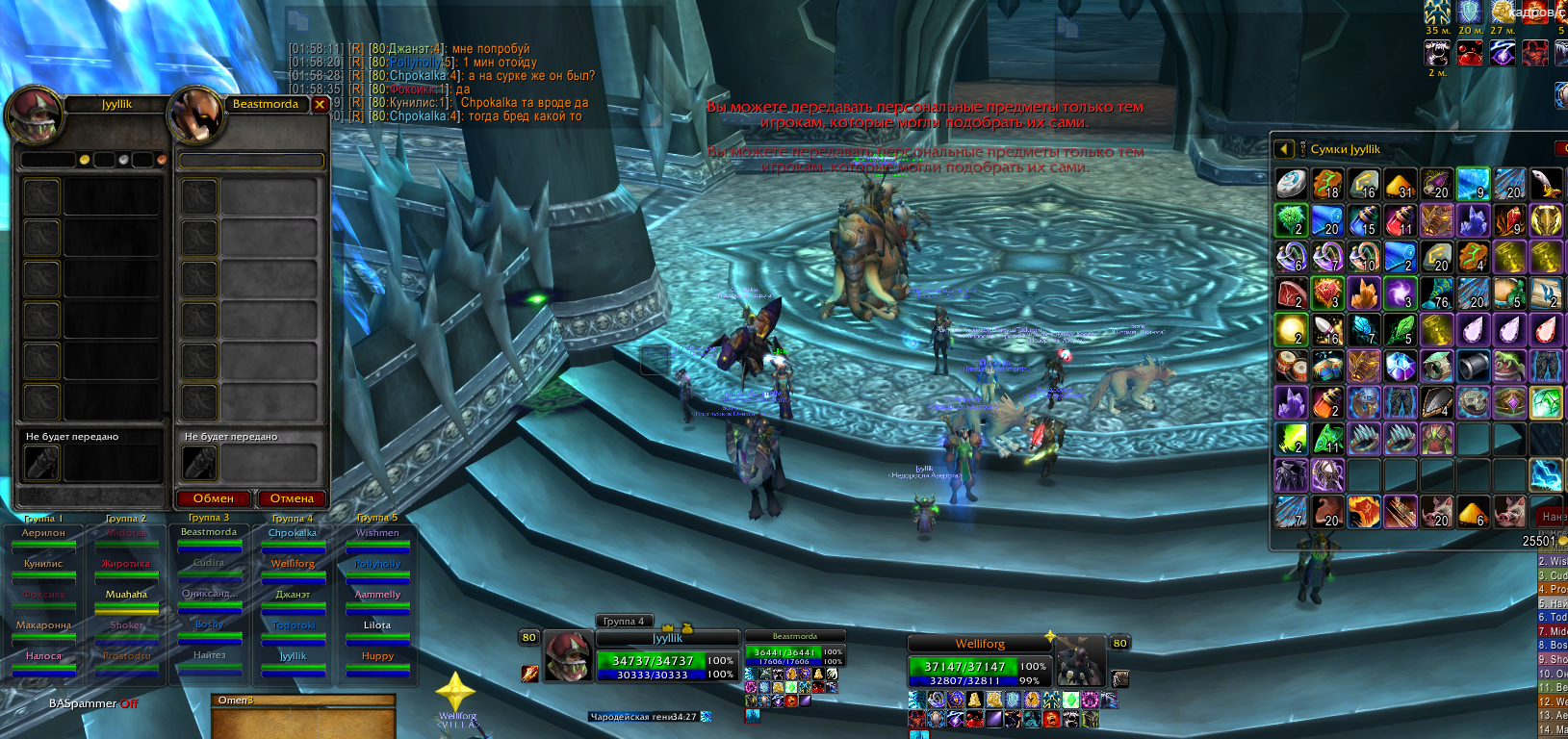Select the drums item in the bag
Image resolution: width=1568 pixels, height=739 pixels.
(x=1292, y=367)
